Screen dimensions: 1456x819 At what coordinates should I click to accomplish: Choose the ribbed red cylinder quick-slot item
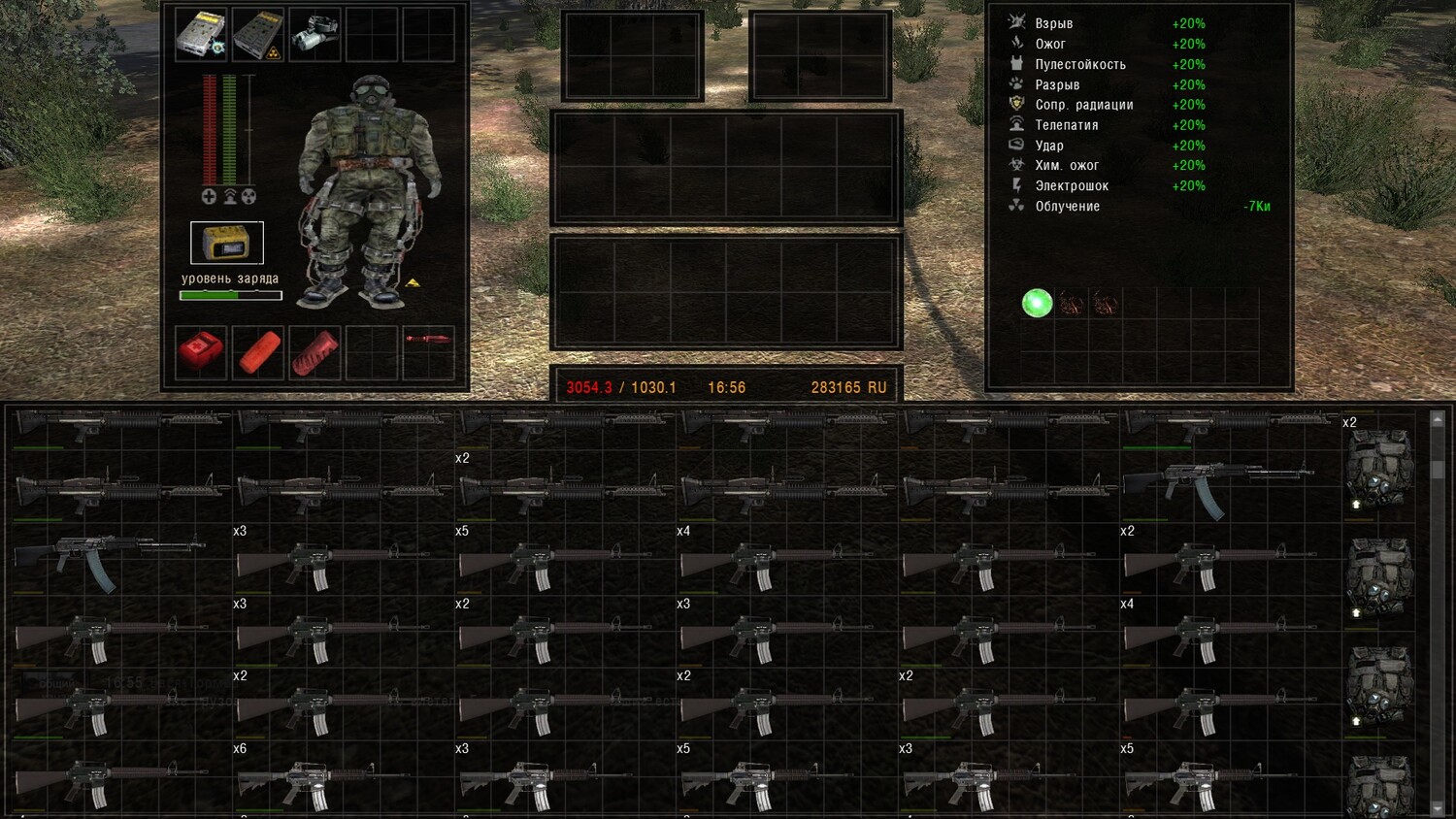pos(314,351)
